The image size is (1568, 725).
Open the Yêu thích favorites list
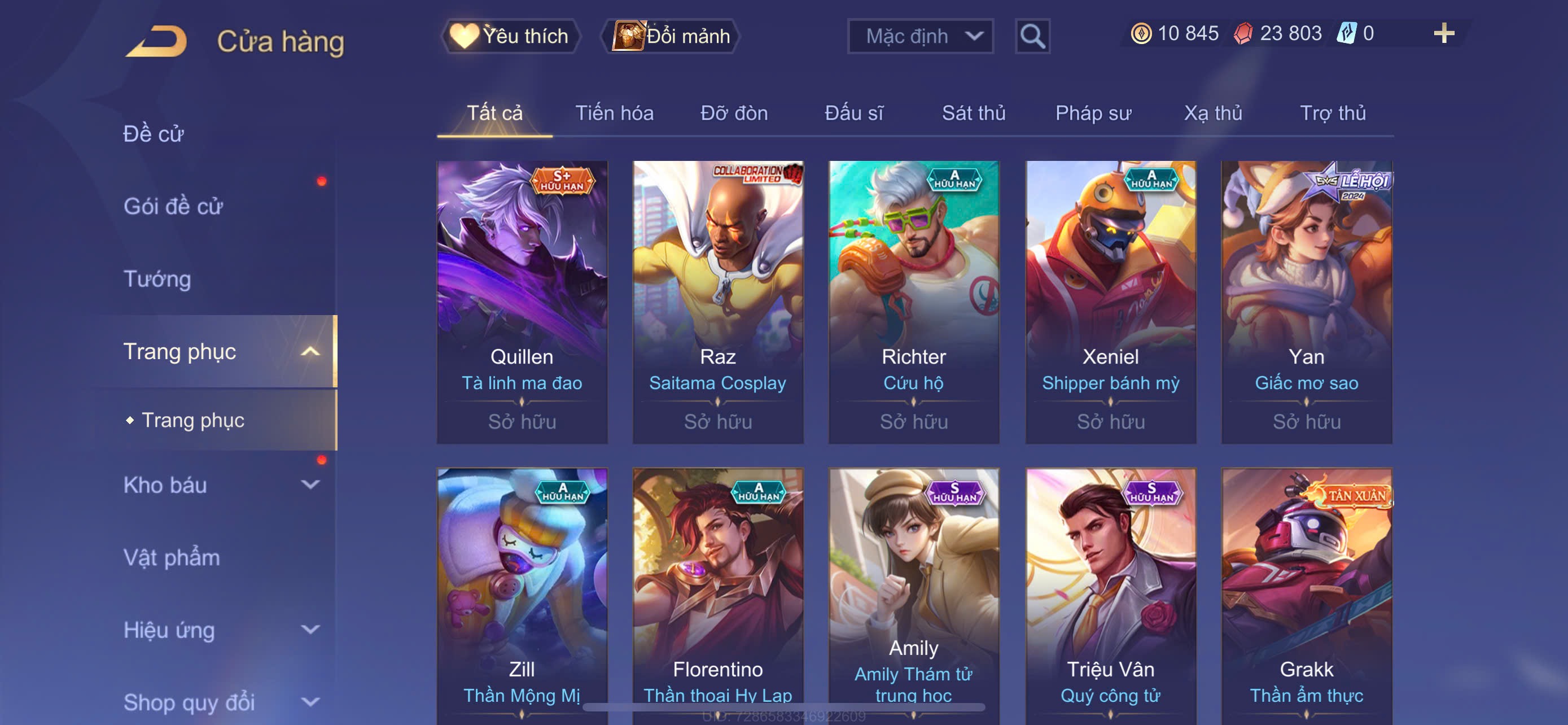coord(510,36)
